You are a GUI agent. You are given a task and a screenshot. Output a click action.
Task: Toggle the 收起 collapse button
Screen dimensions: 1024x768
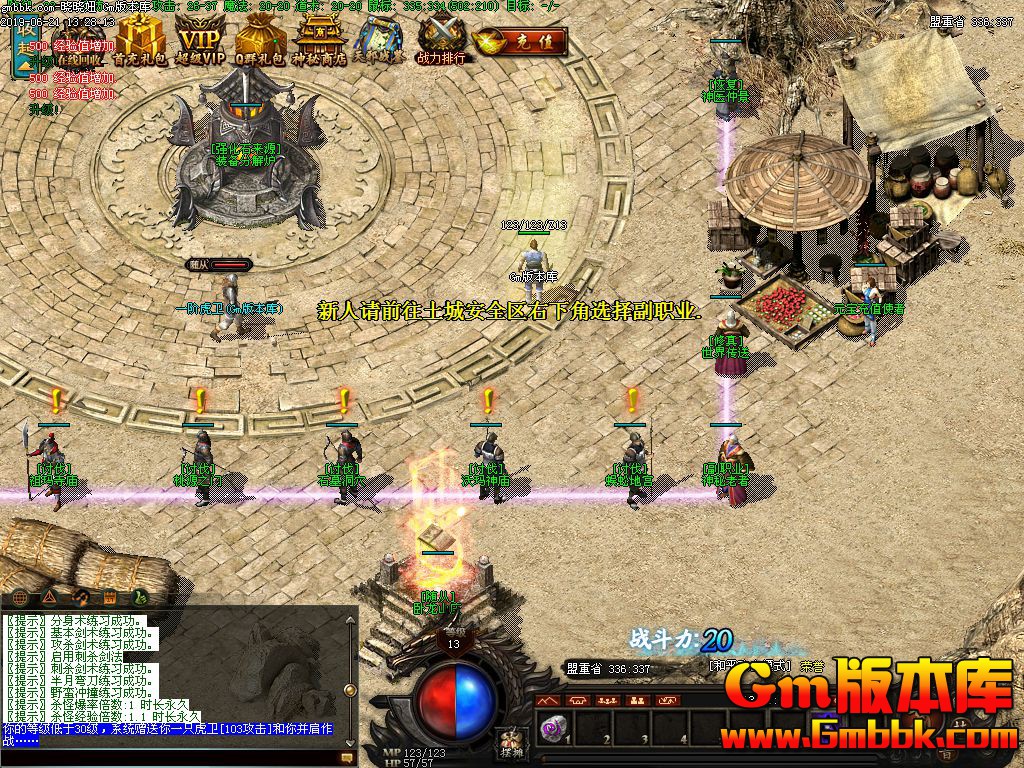22,47
